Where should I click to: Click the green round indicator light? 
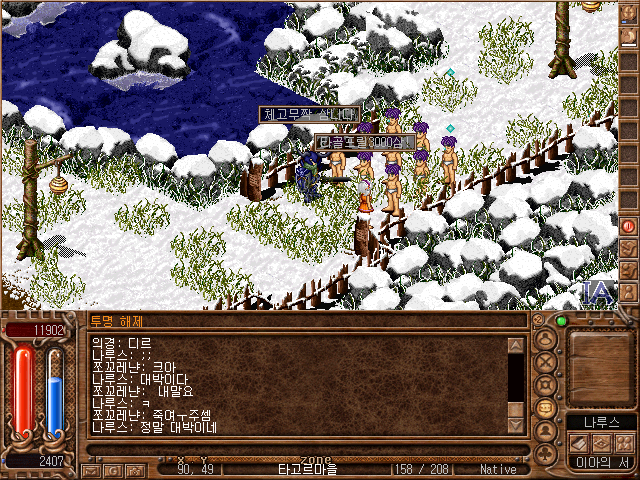click(x=561, y=321)
